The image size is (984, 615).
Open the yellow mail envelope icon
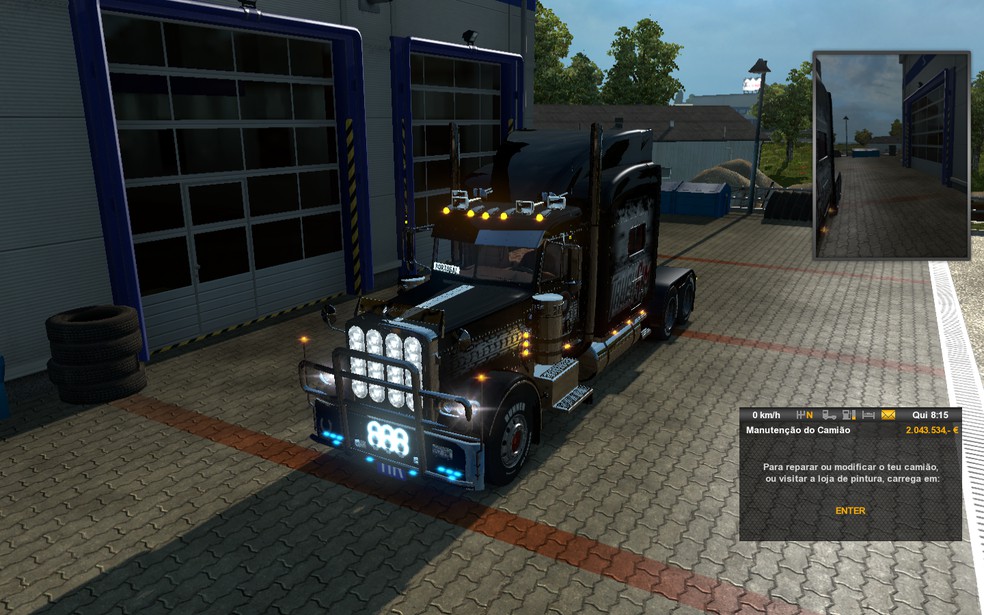888,415
